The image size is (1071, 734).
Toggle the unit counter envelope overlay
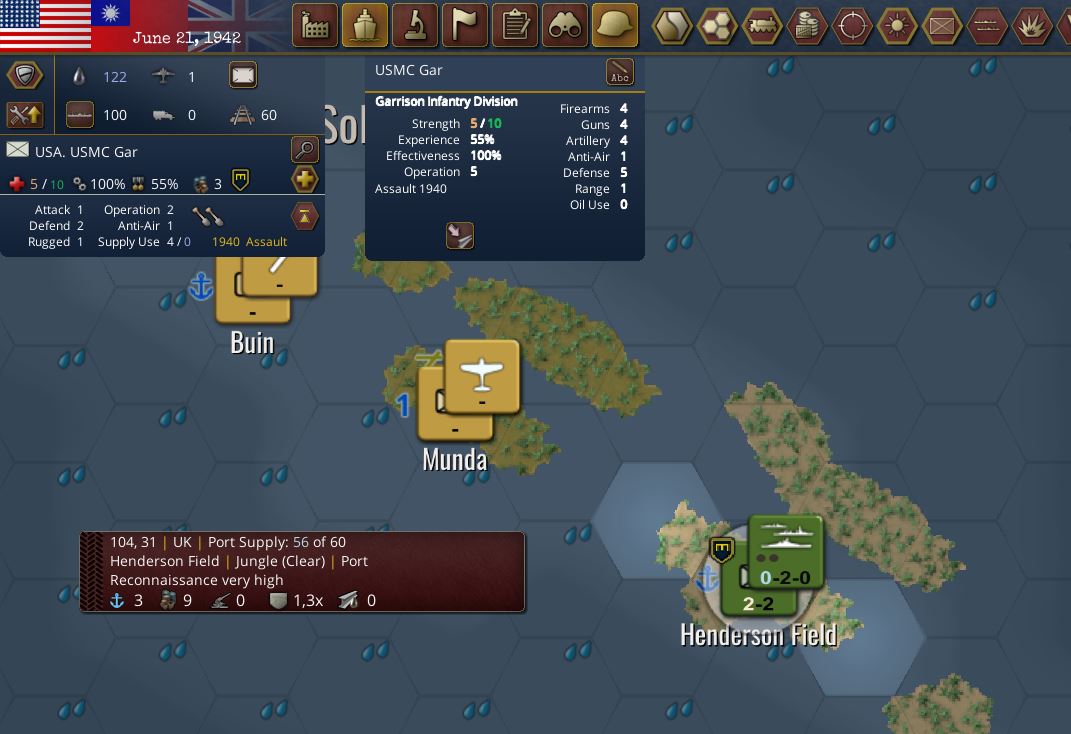(x=942, y=26)
